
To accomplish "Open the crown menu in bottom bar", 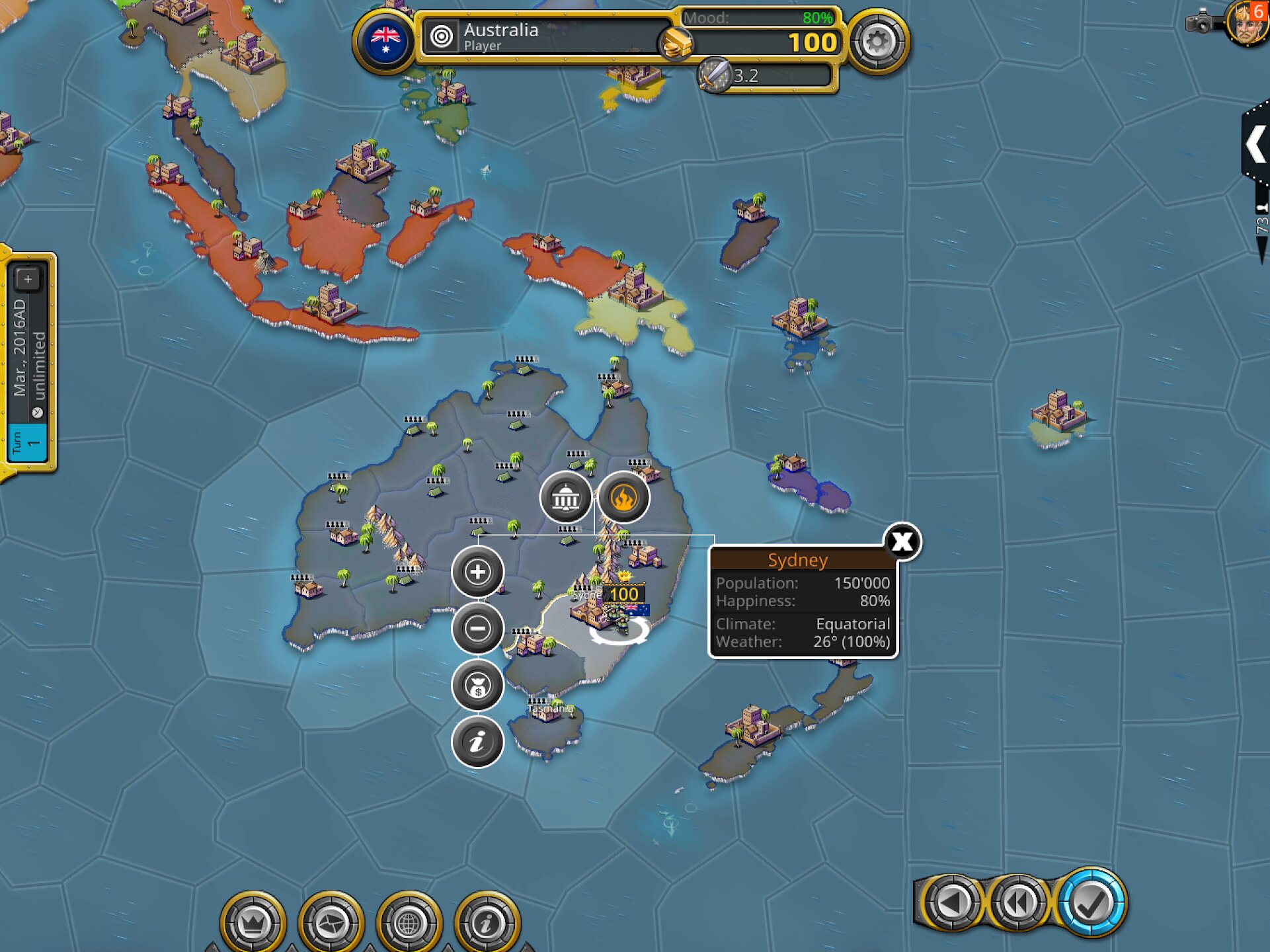I will pos(253,923).
